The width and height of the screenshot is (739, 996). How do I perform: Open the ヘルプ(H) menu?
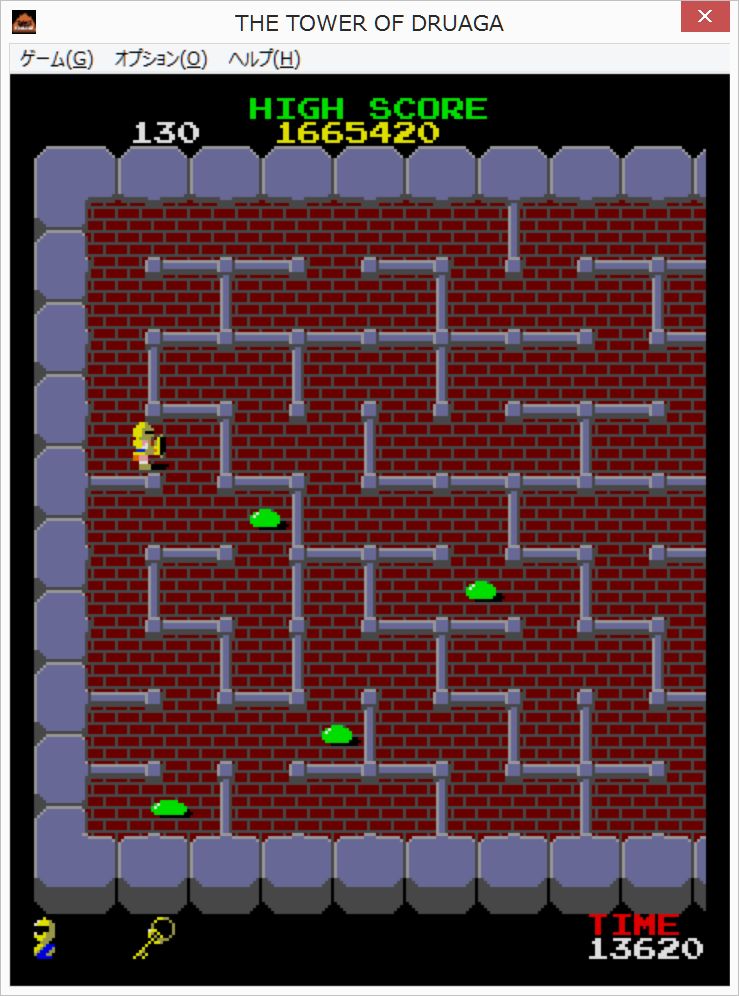pyautogui.click(x=264, y=59)
